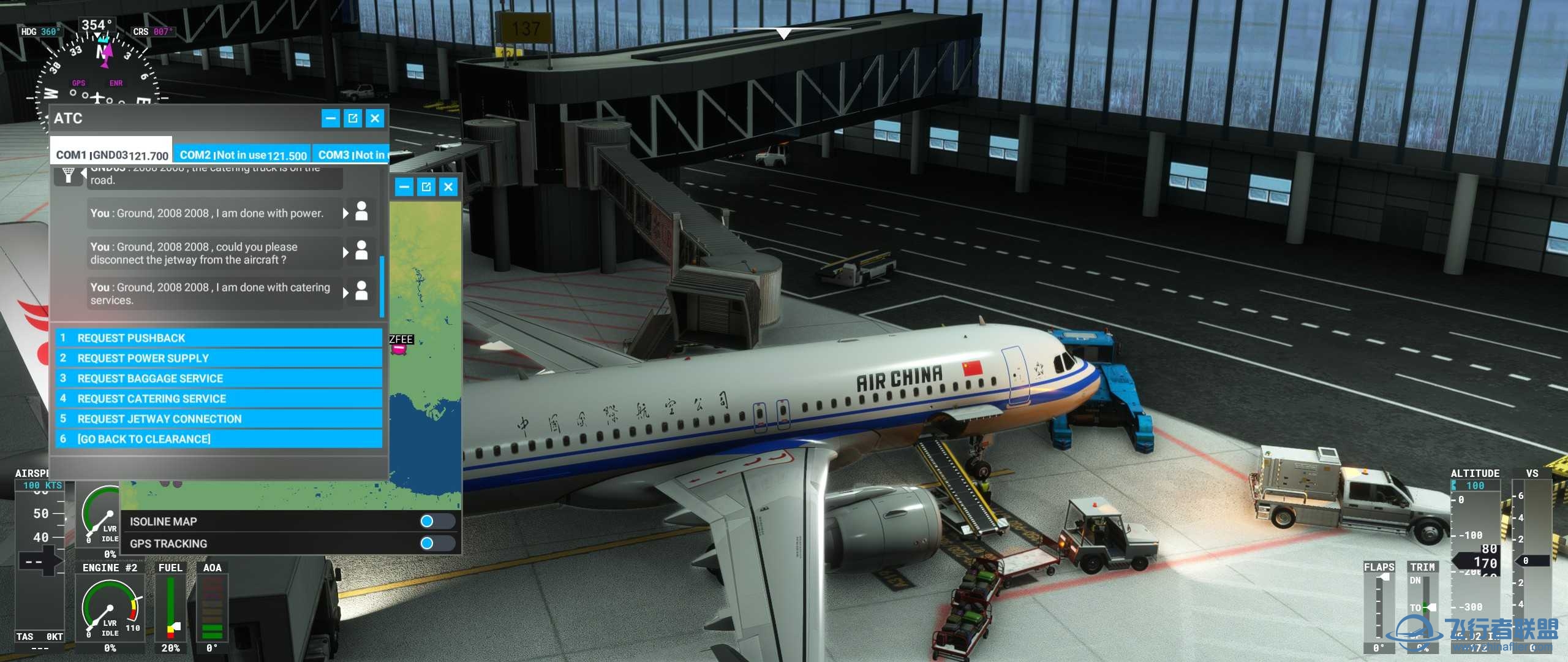Click the speaker icon beside the jetway disconnect message

(x=361, y=253)
